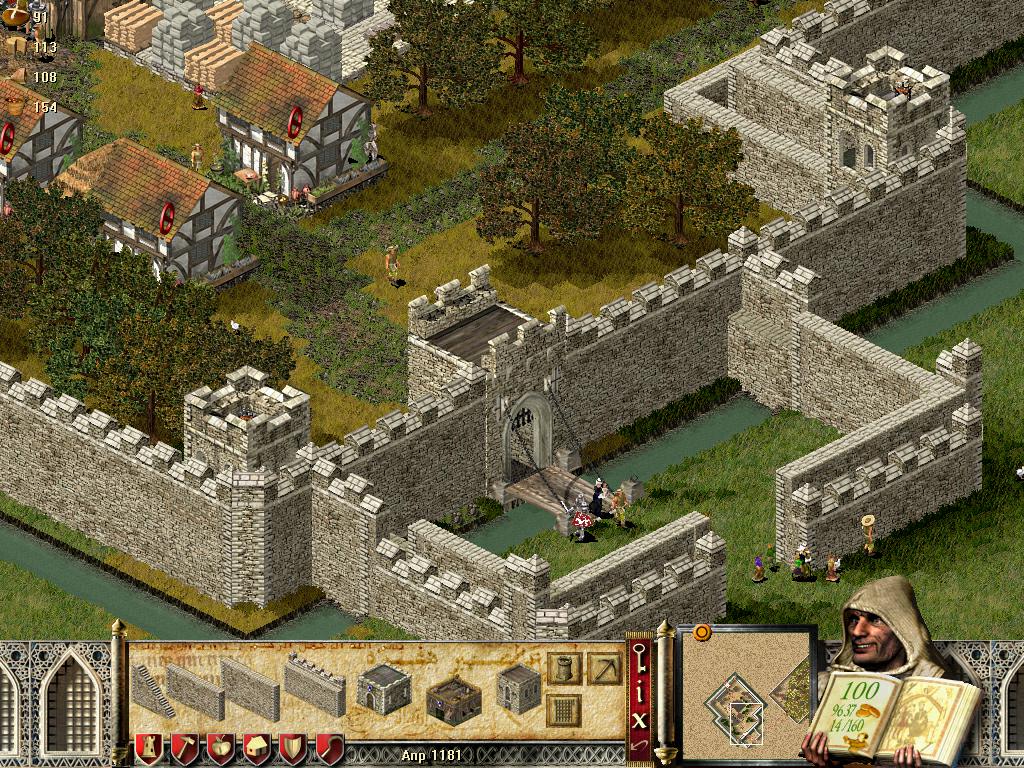This screenshot has width=1024, height=768.
Task: Open the portcullis gatehouse submenu
Action: tap(564, 712)
